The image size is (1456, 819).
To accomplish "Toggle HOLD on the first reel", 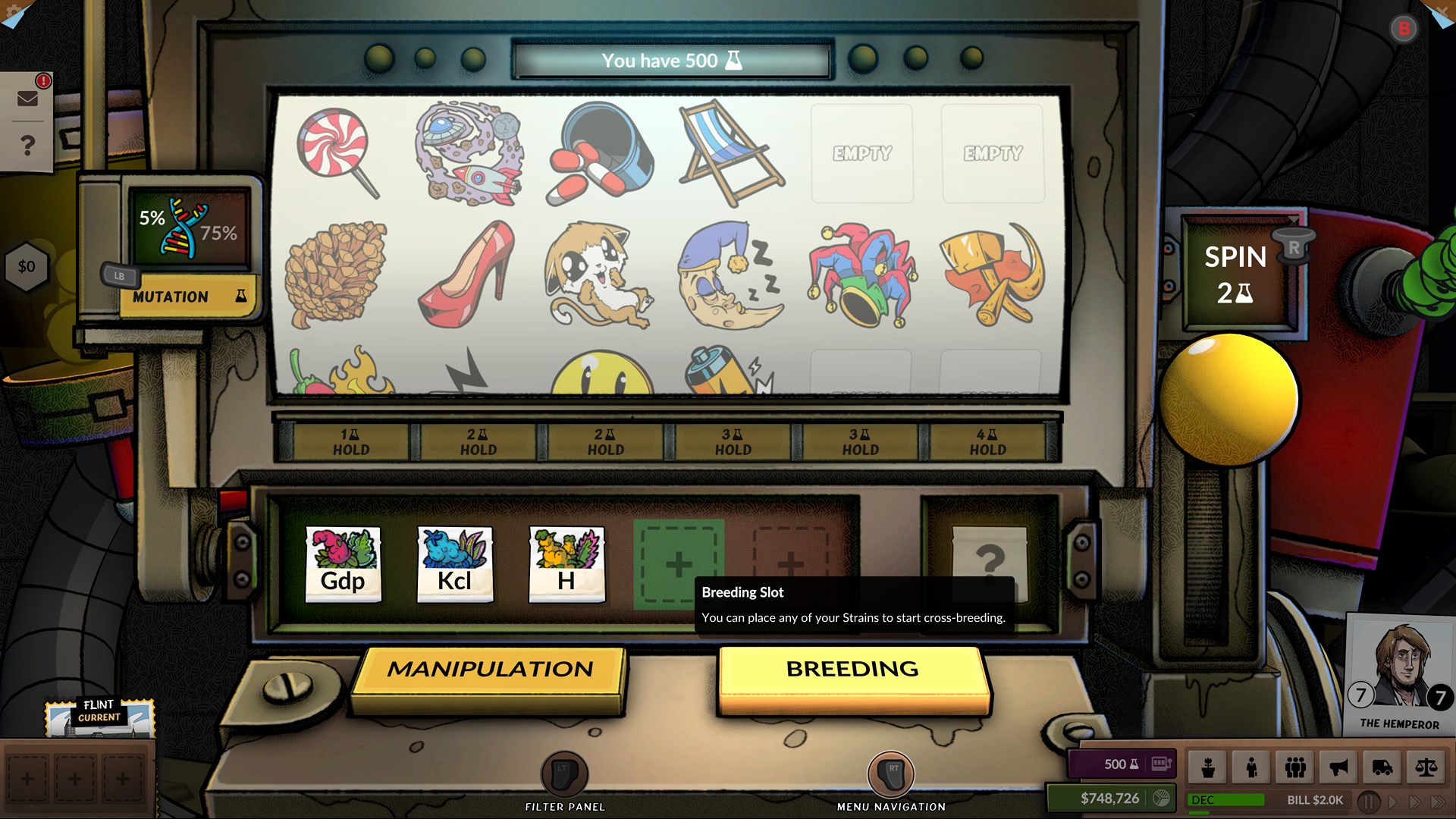I will pyautogui.click(x=350, y=441).
